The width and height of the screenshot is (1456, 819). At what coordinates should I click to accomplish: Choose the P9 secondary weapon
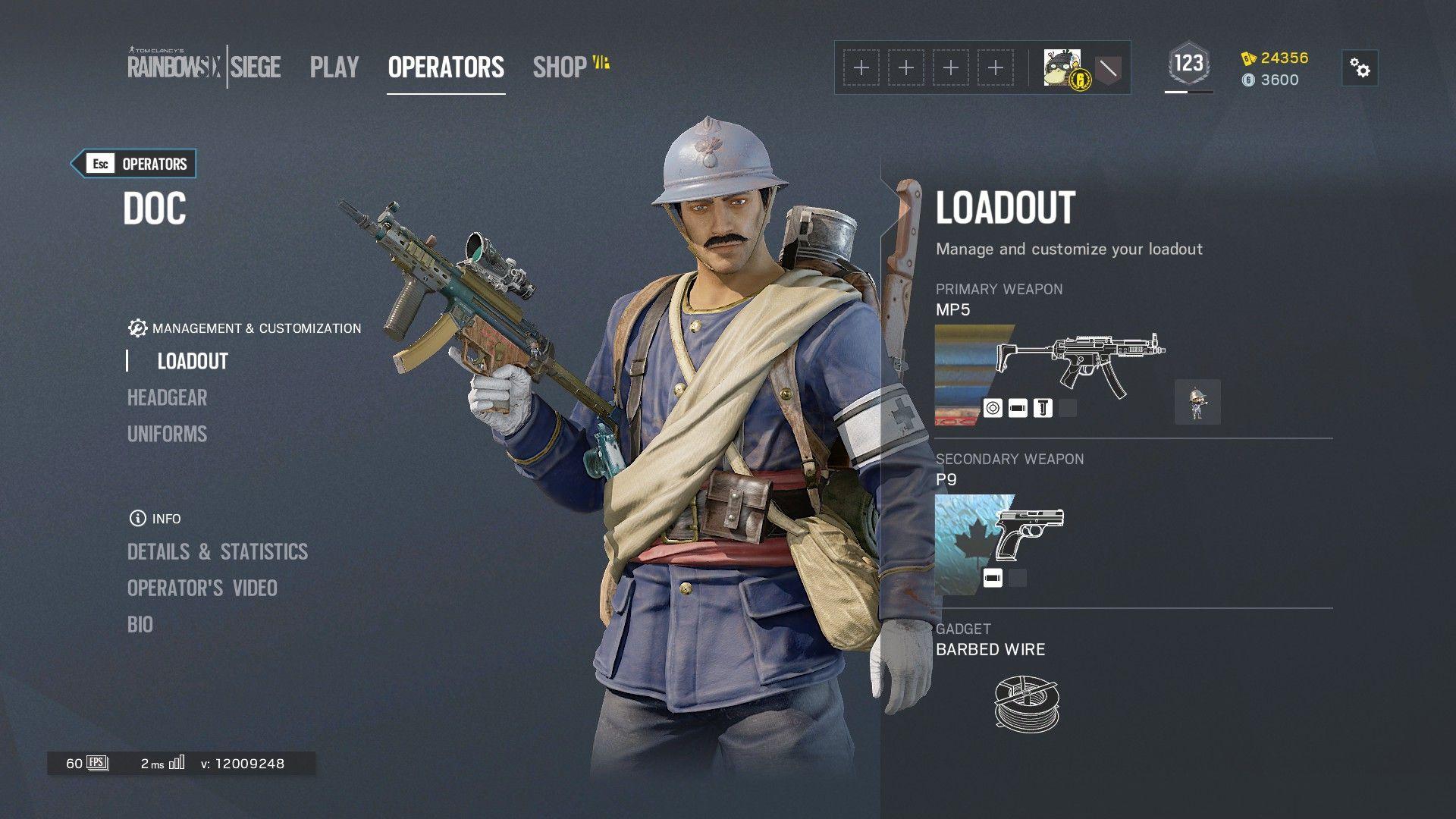click(1028, 532)
